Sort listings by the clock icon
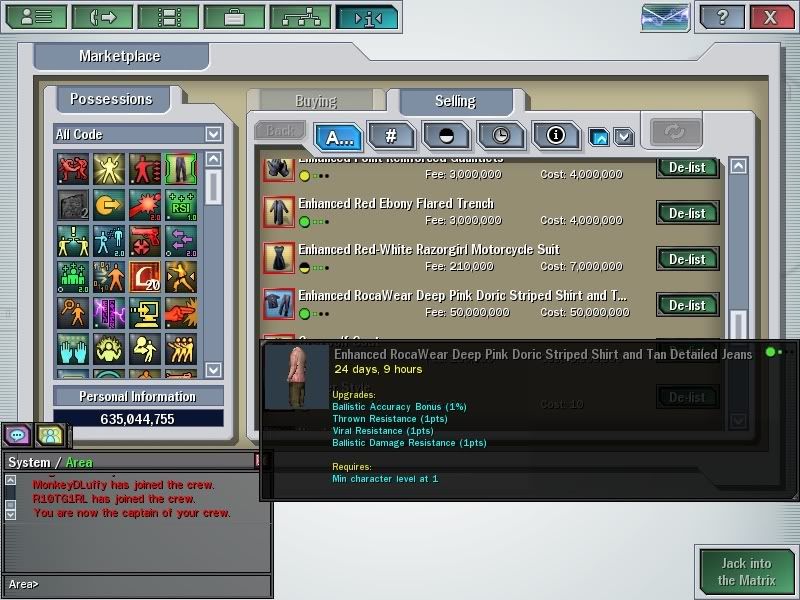Image resolution: width=800 pixels, height=600 pixels. tap(501, 136)
